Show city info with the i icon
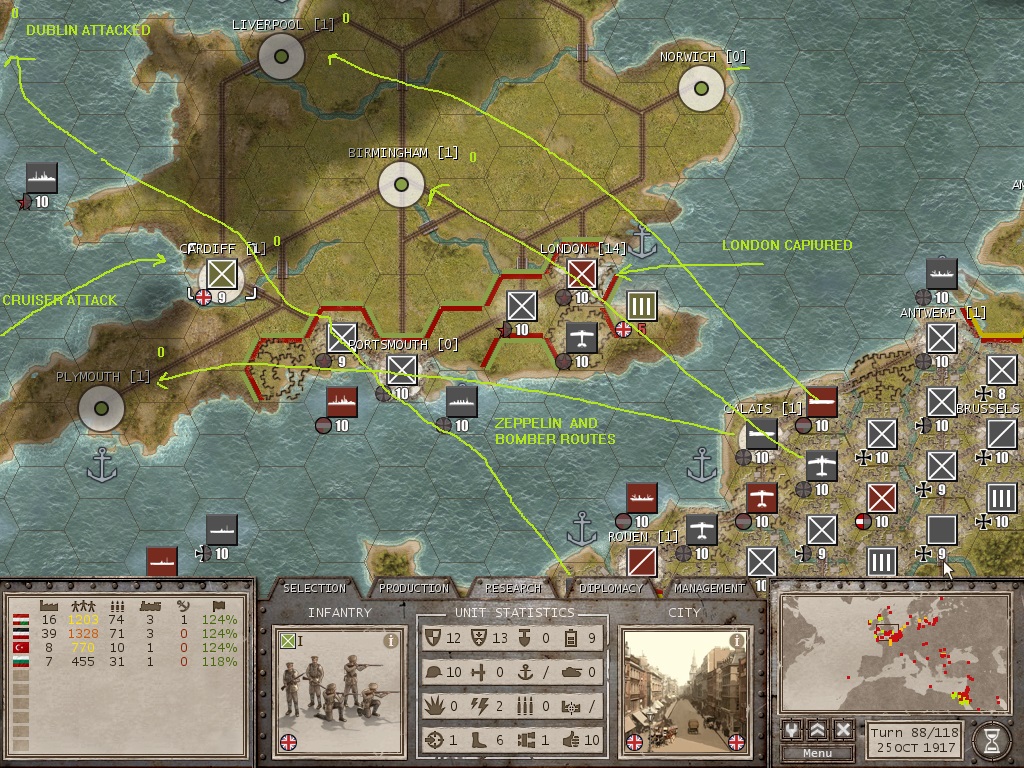This screenshot has width=1024, height=768. click(x=737, y=641)
